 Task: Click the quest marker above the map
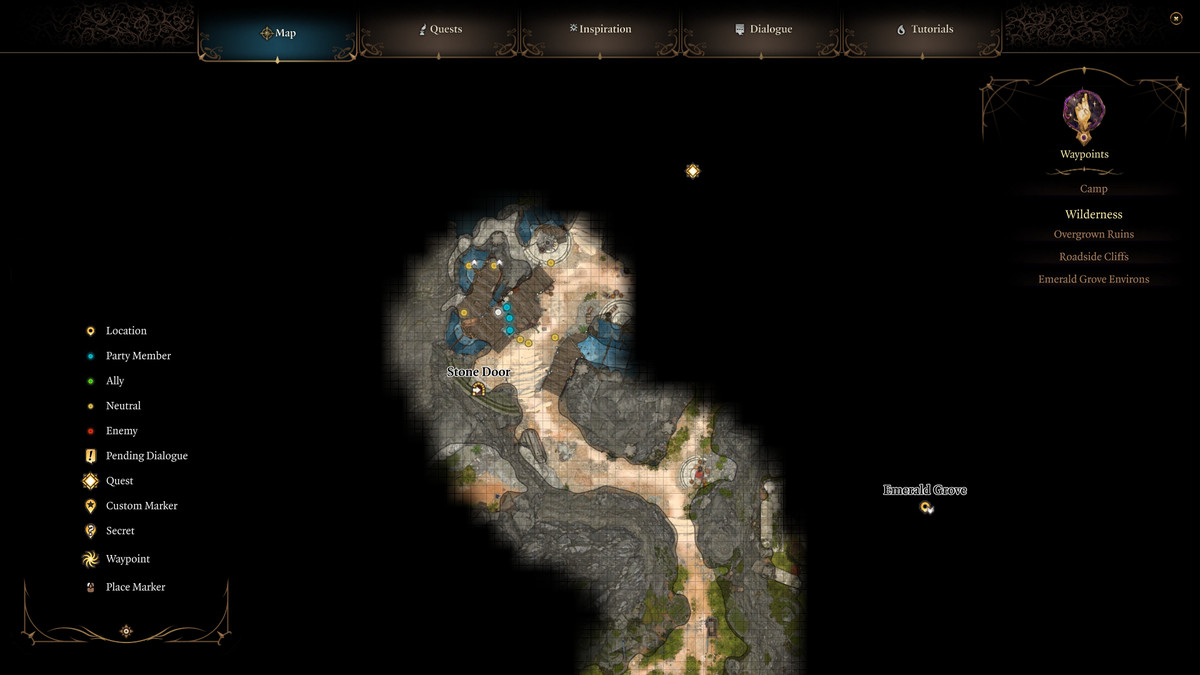point(692,171)
